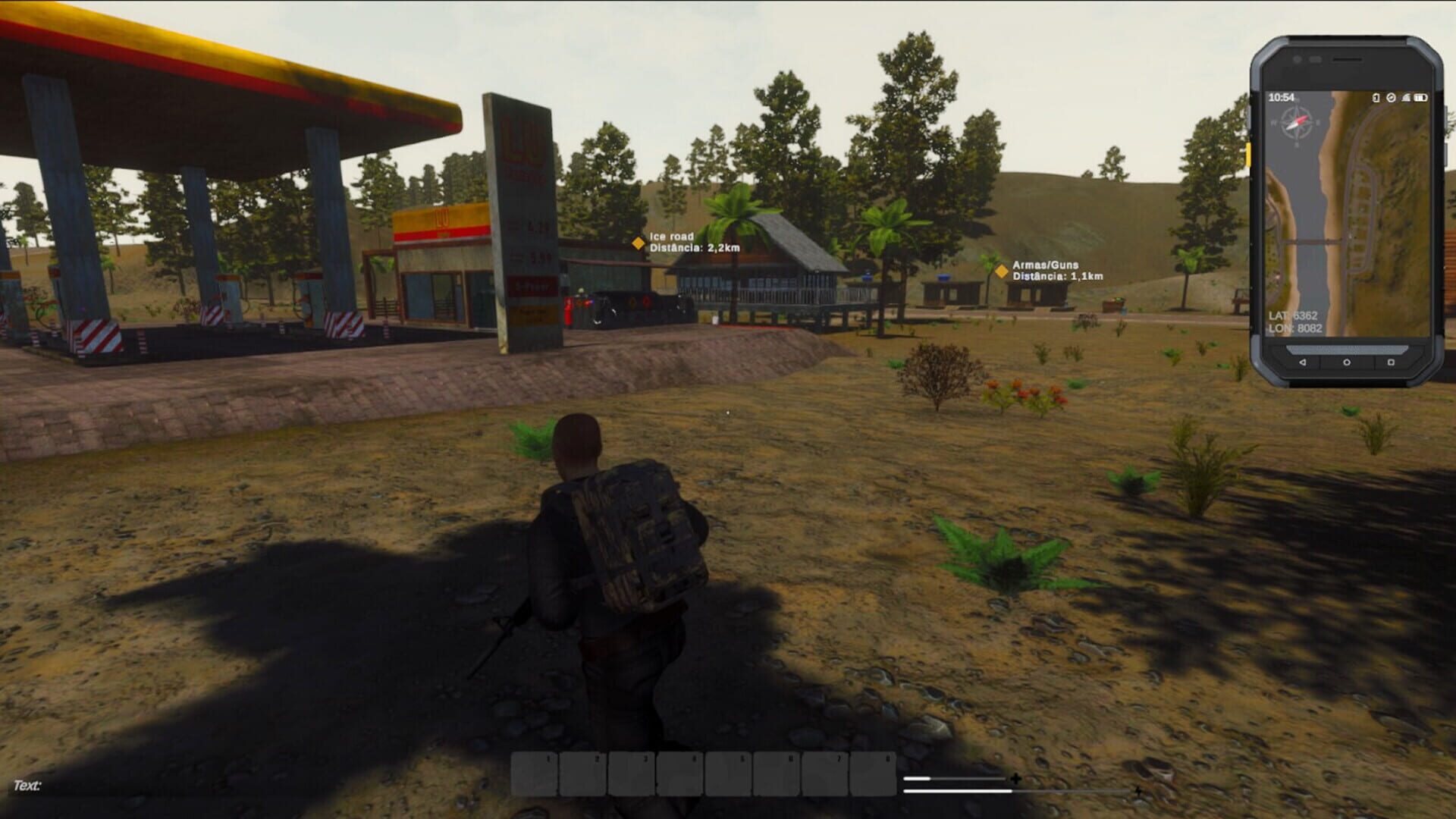Select hotbar slot 8
The image size is (1456, 819).
pos(871,773)
